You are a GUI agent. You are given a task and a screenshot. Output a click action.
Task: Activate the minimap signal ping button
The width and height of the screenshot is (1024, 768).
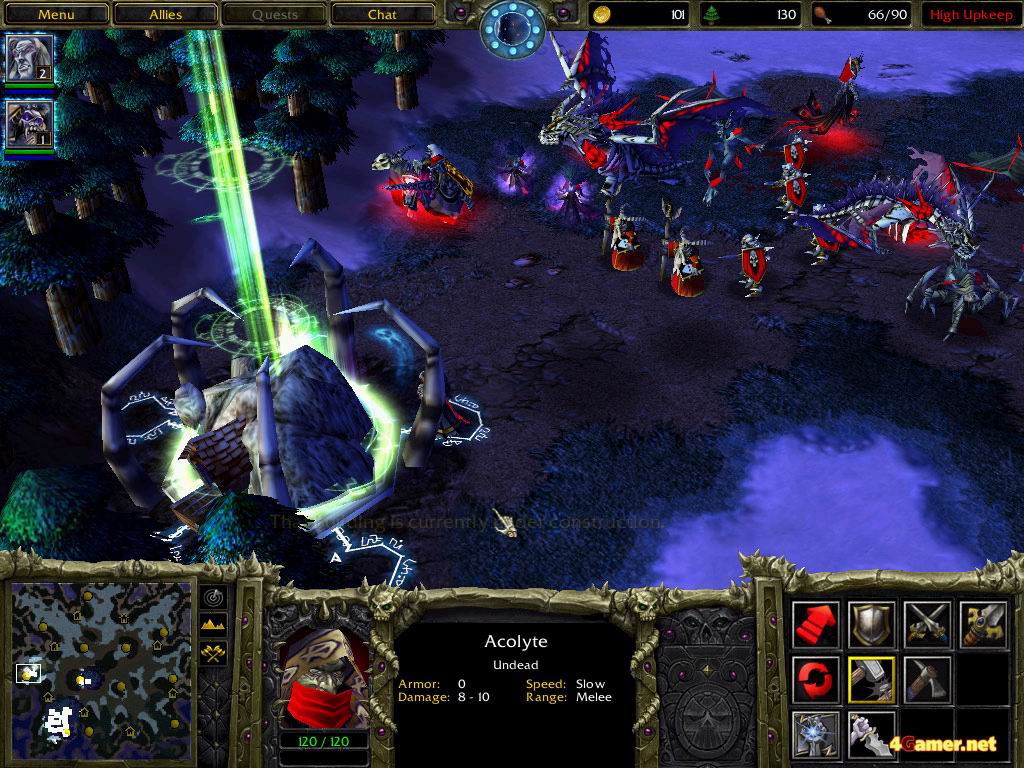[x=214, y=597]
